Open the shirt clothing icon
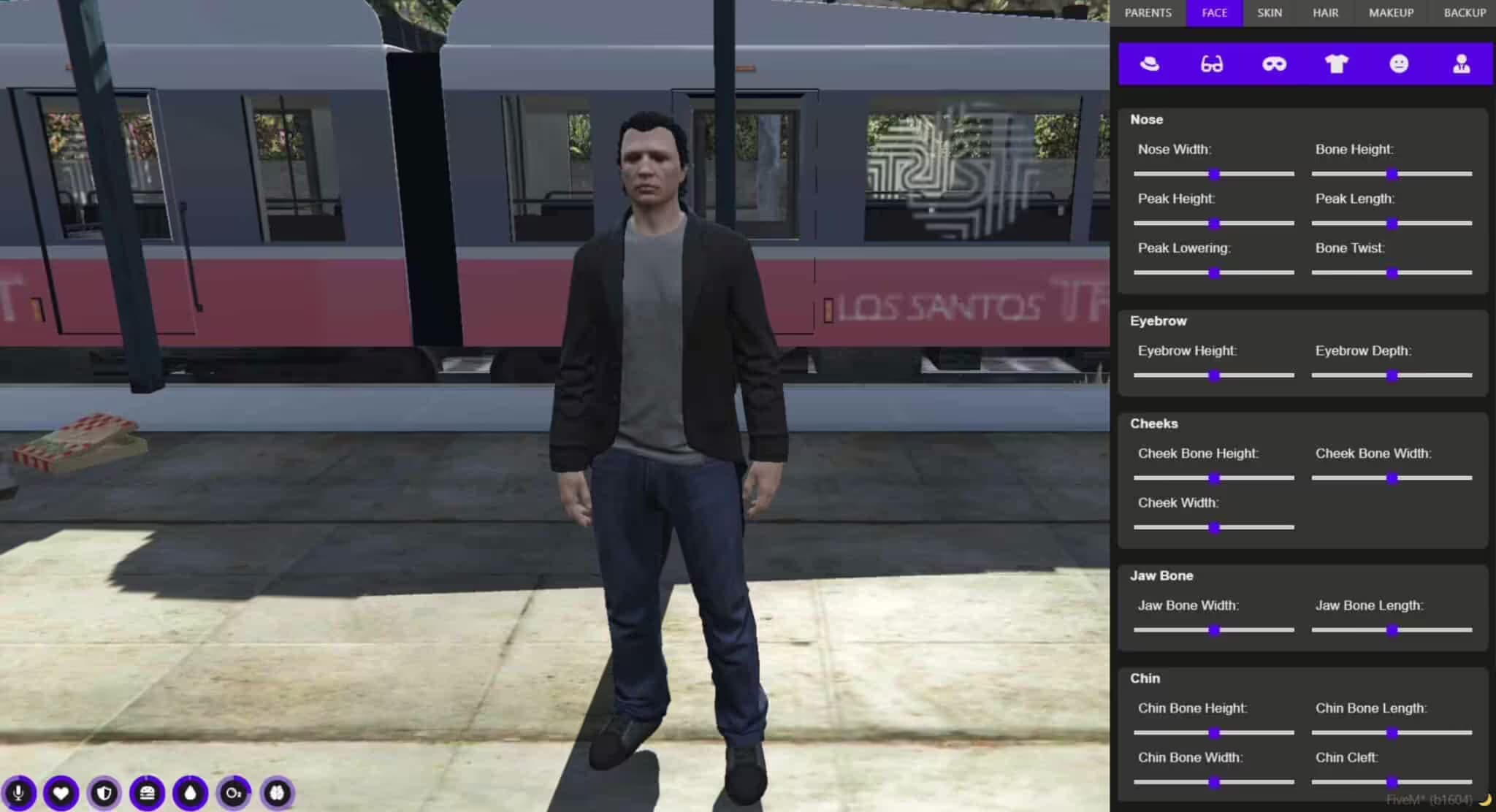 click(x=1337, y=64)
